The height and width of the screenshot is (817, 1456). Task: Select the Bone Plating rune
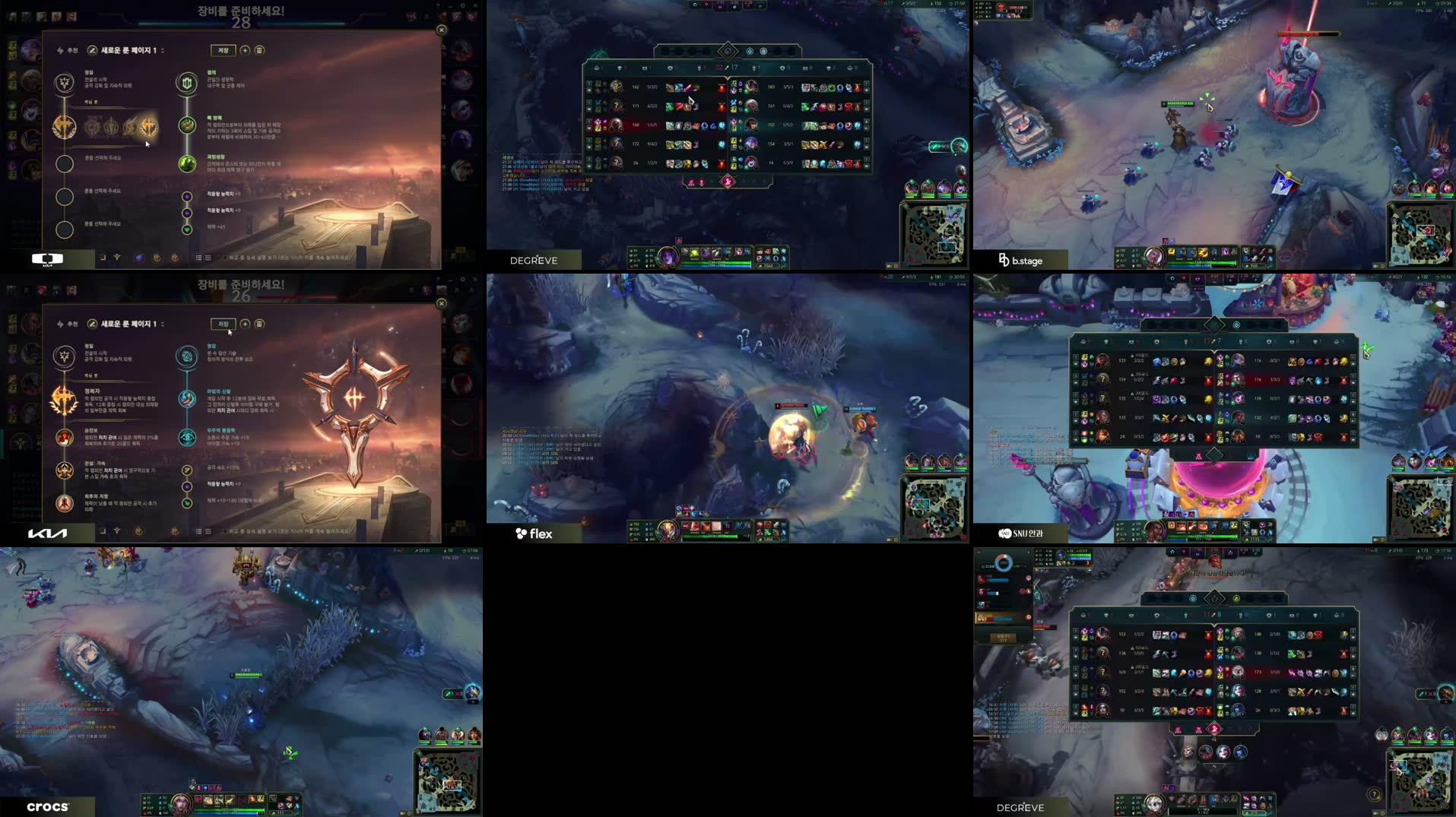[186, 125]
